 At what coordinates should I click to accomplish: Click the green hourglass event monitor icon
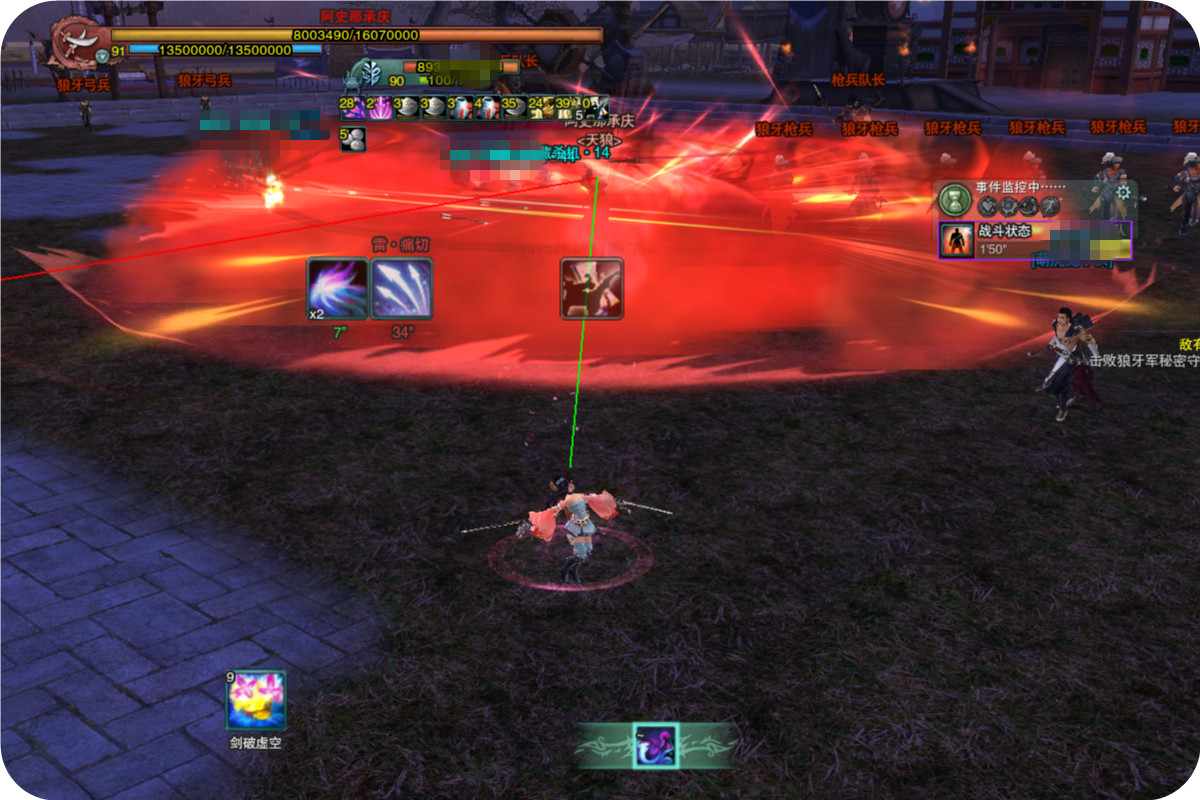[x=954, y=200]
